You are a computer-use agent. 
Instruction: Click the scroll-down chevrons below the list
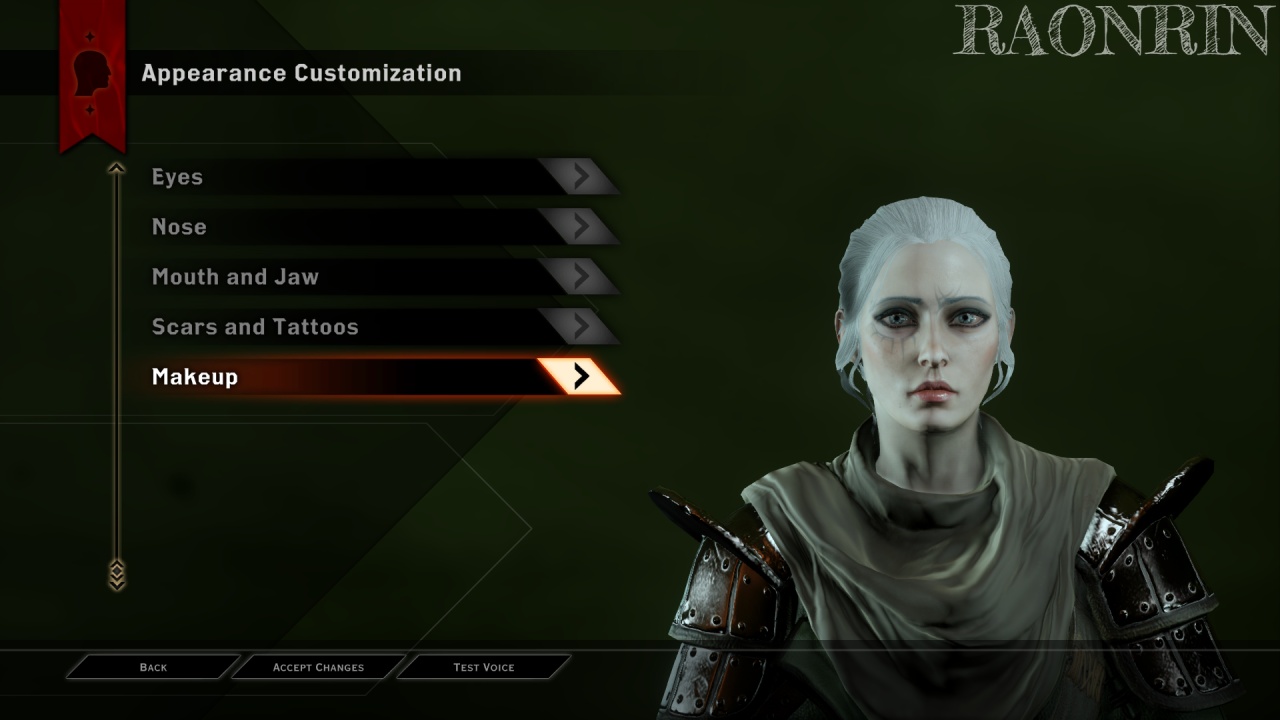[117, 574]
